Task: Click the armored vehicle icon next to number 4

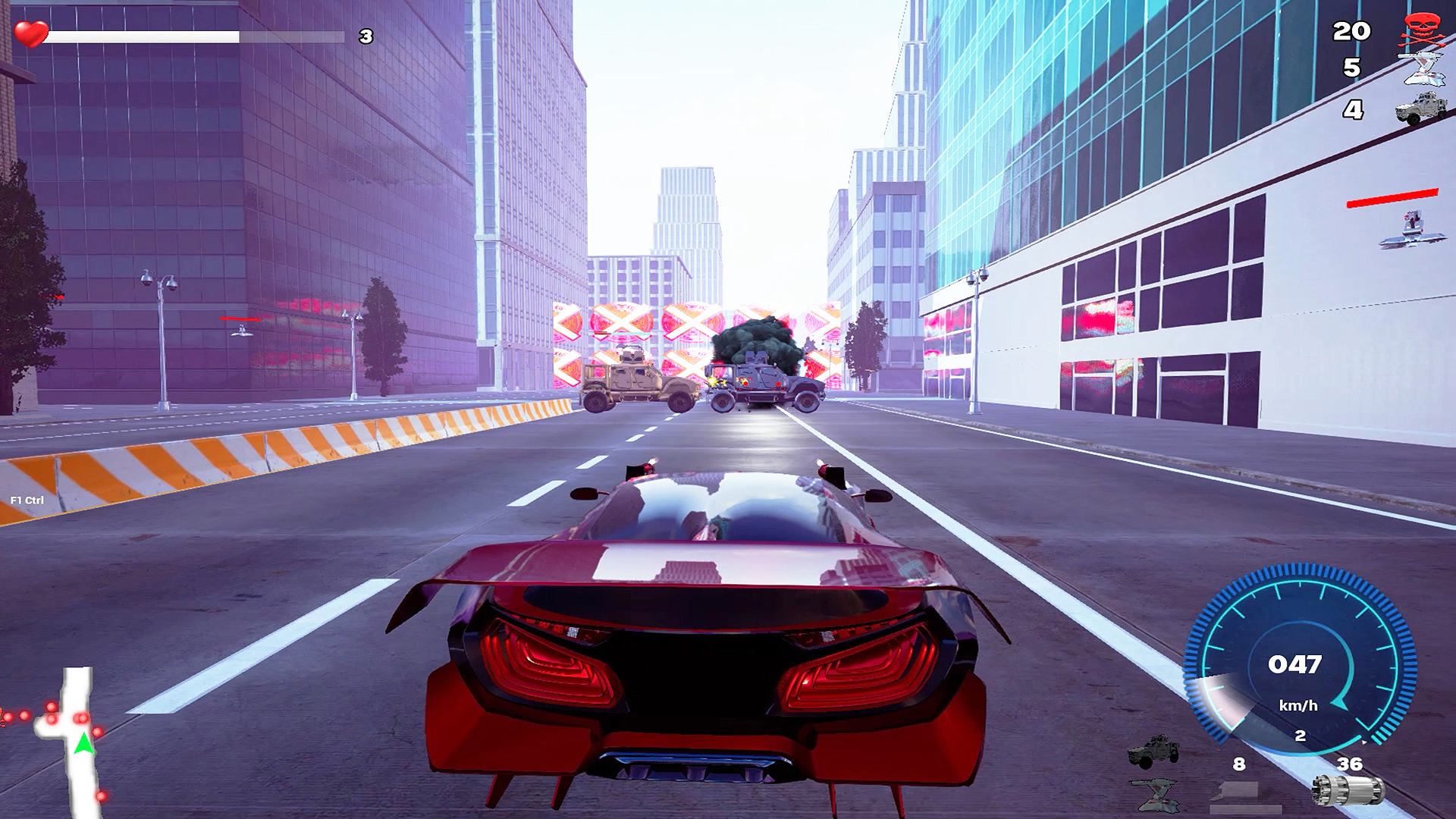Action: 1422,110
